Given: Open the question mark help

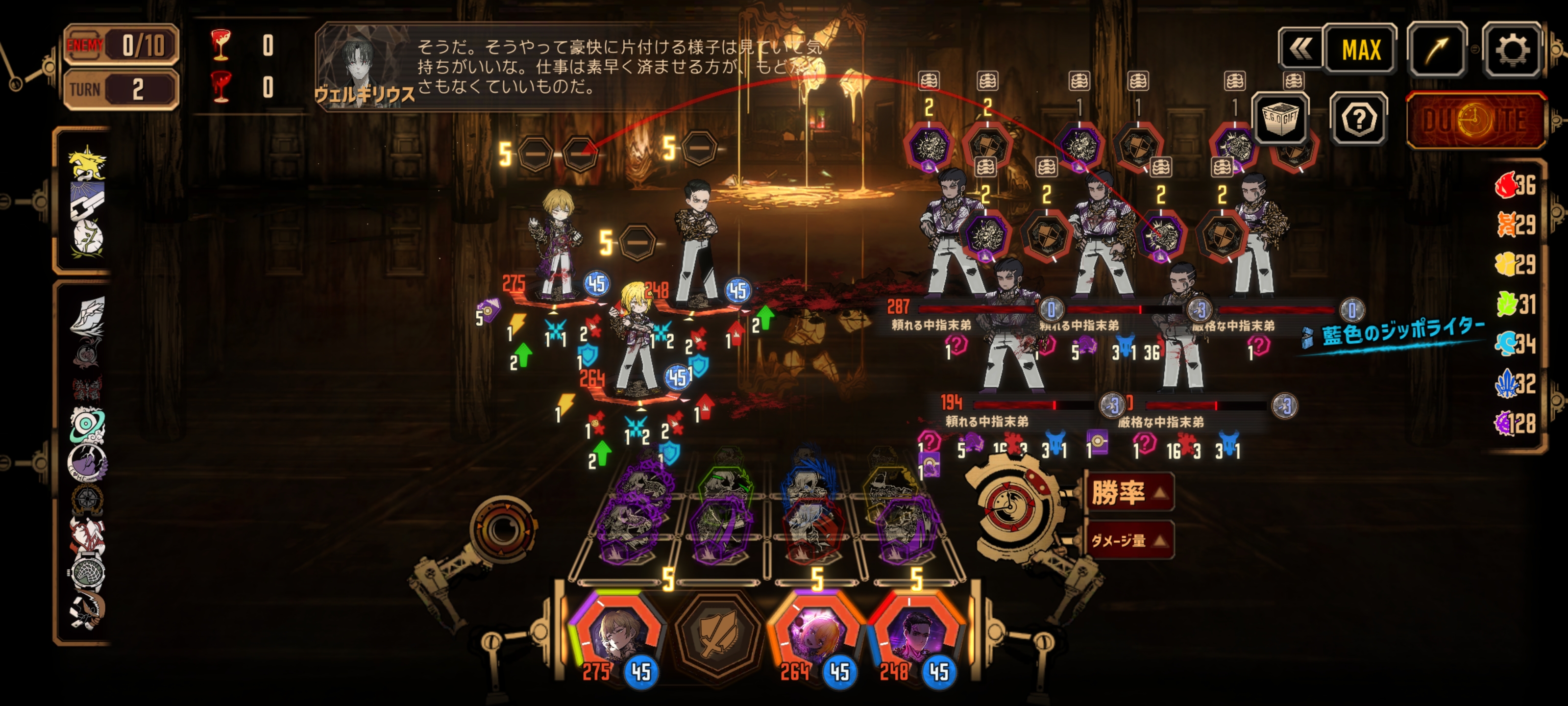Looking at the screenshot, I should (x=1359, y=120).
